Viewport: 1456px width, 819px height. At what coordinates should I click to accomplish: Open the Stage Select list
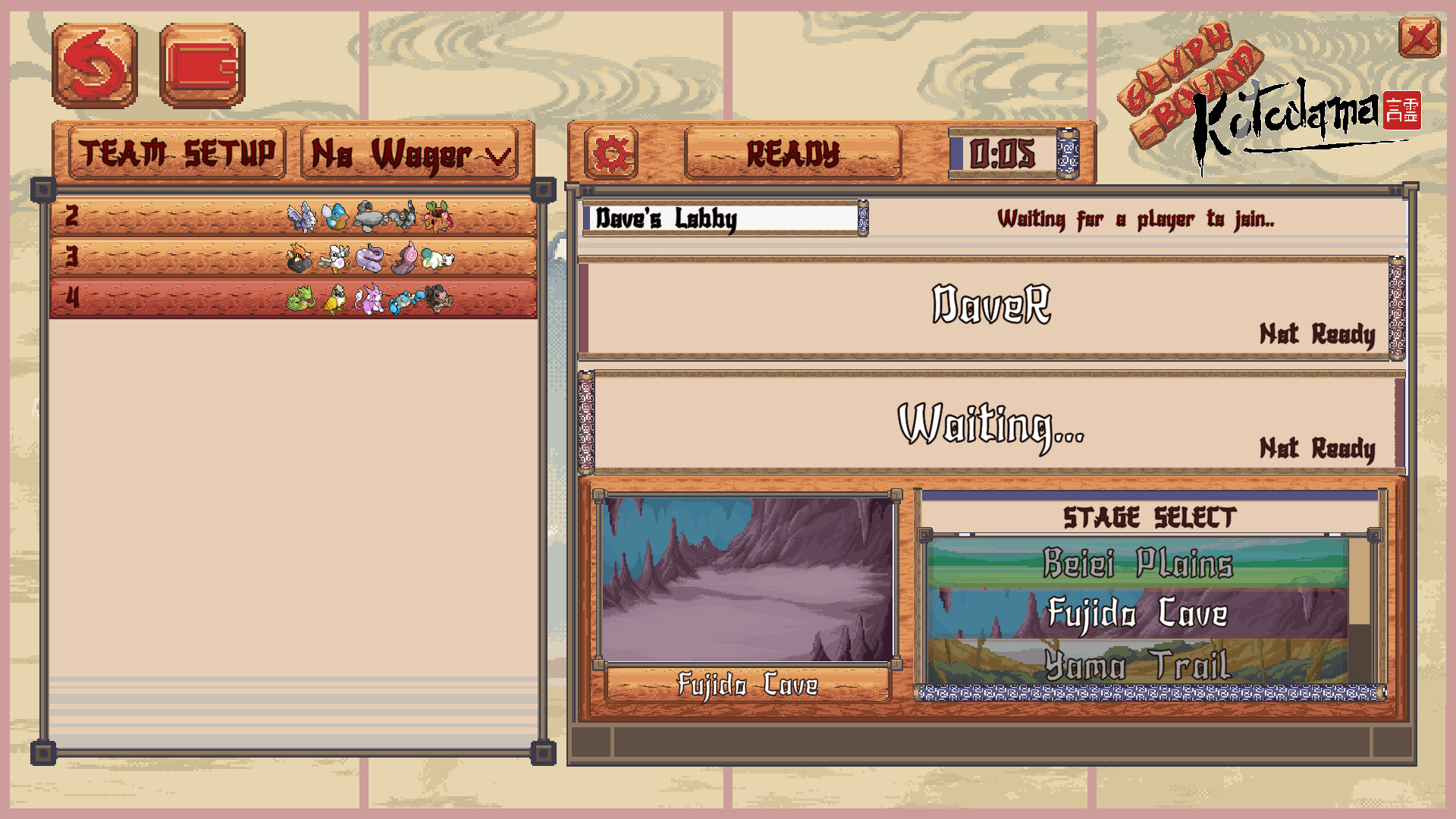click(1150, 517)
